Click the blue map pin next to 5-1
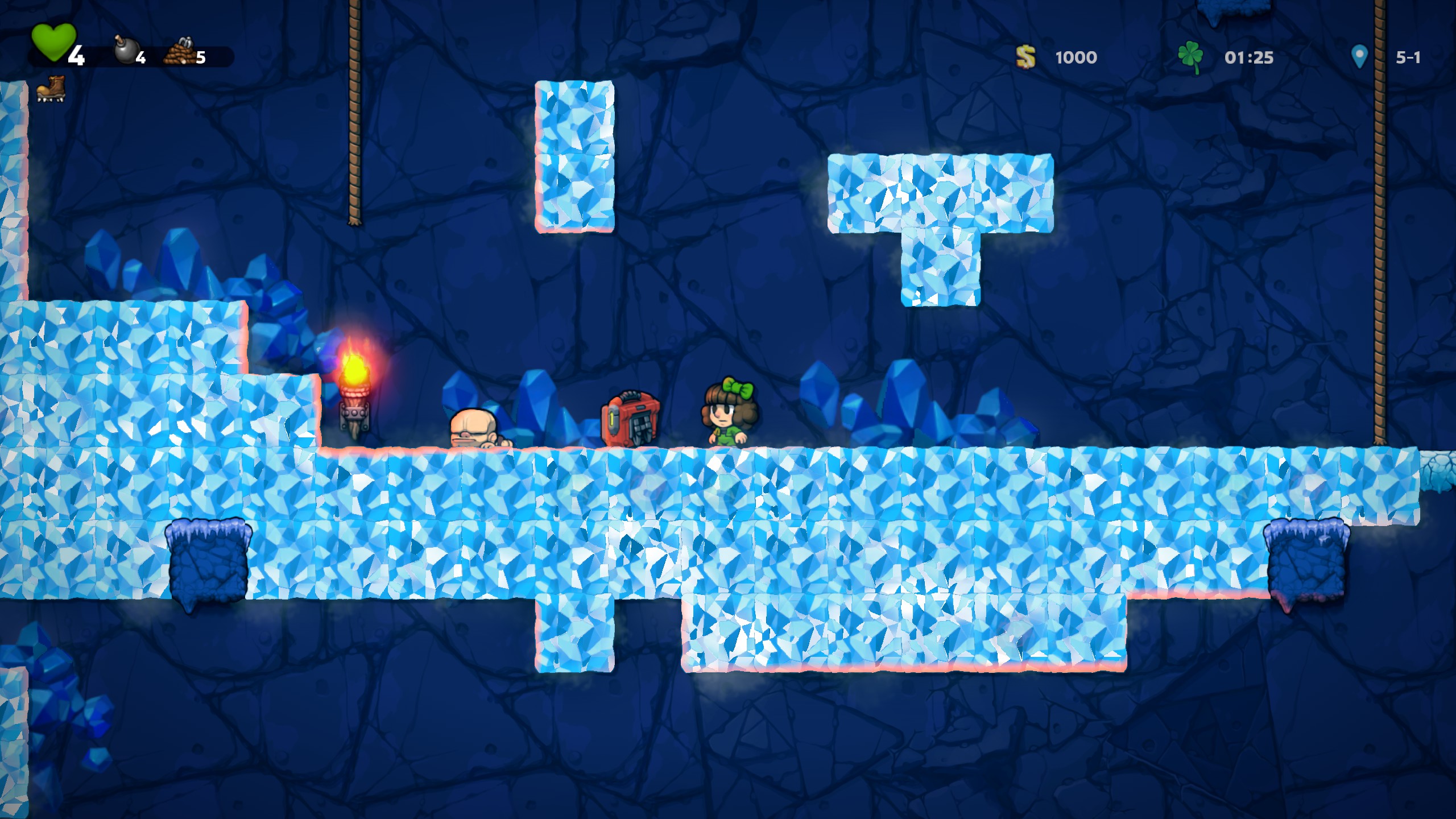The width and height of the screenshot is (1456, 819). point(1359,56)
